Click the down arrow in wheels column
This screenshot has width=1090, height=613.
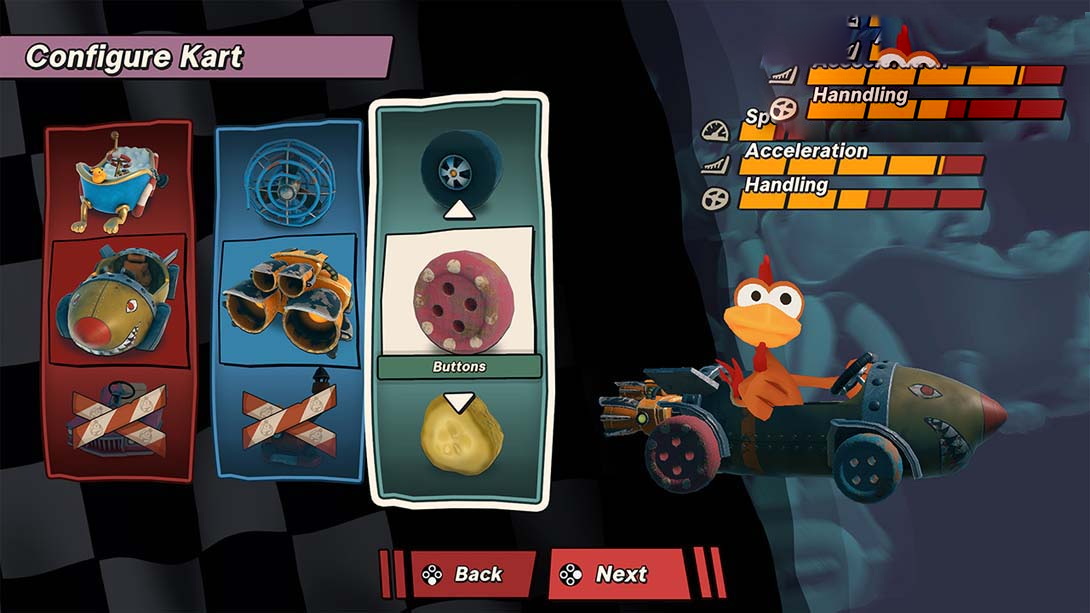(459, 402)
